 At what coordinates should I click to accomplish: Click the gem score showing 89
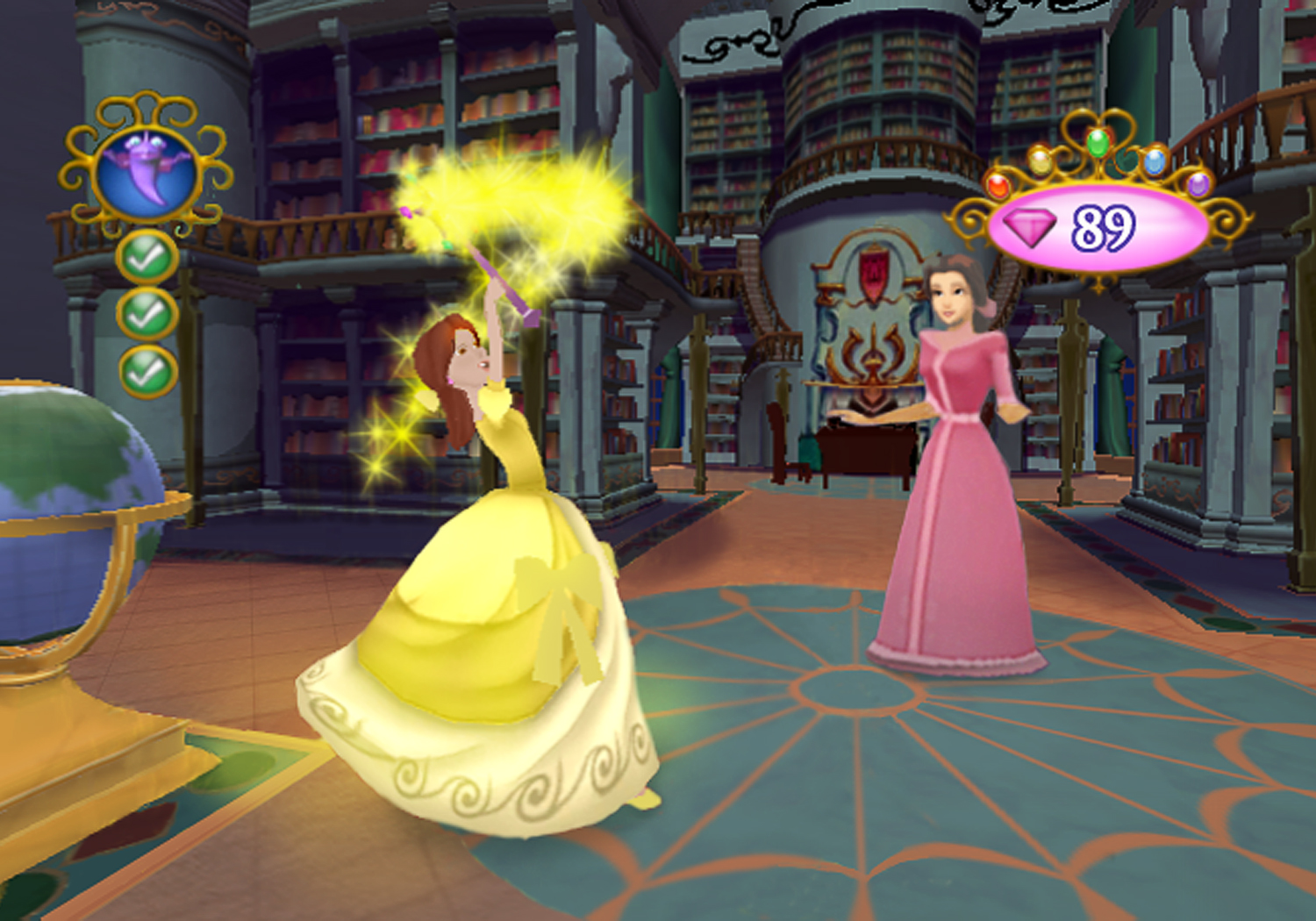pos(1105,228)
